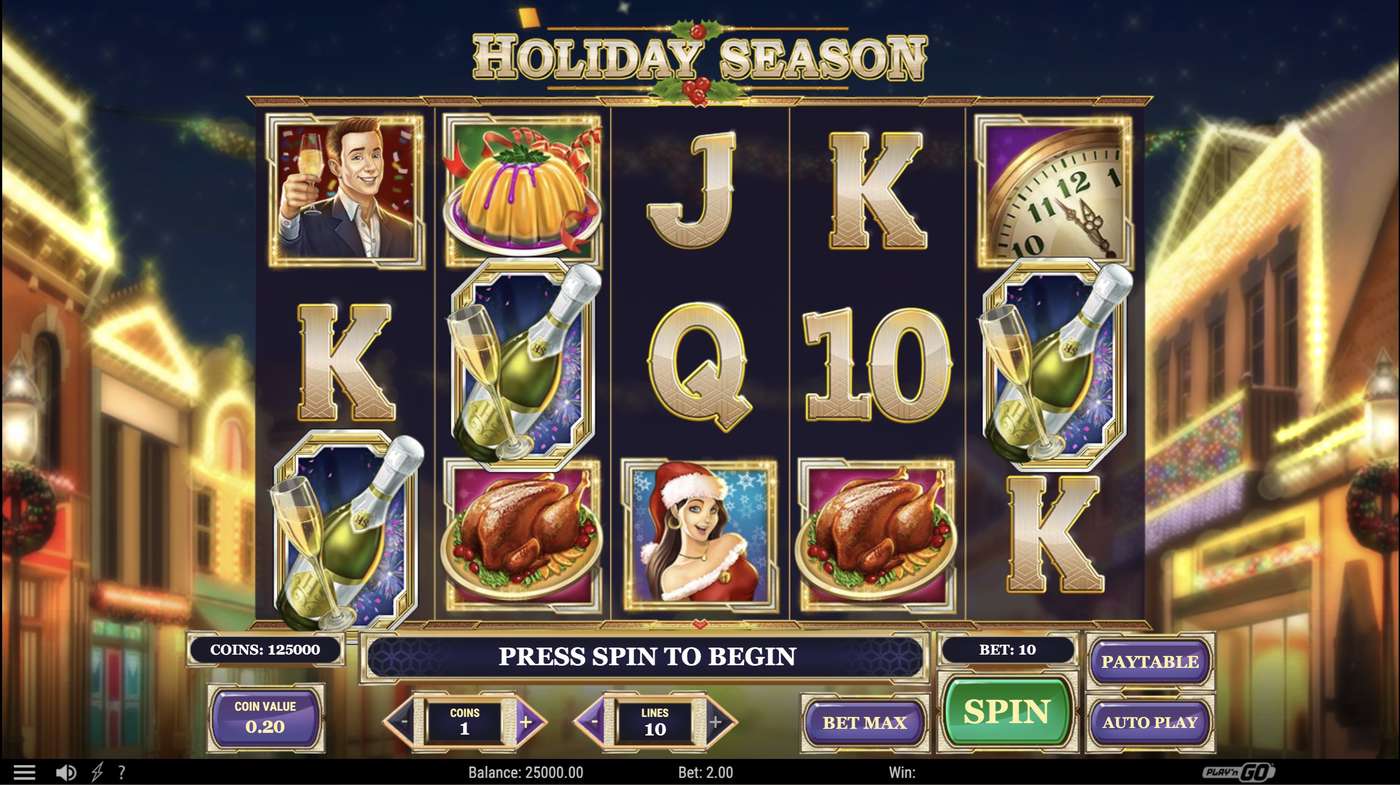Click the Holiday Season title logo
Viewport: 1400px width, 785px height.
tap(700, 55)
